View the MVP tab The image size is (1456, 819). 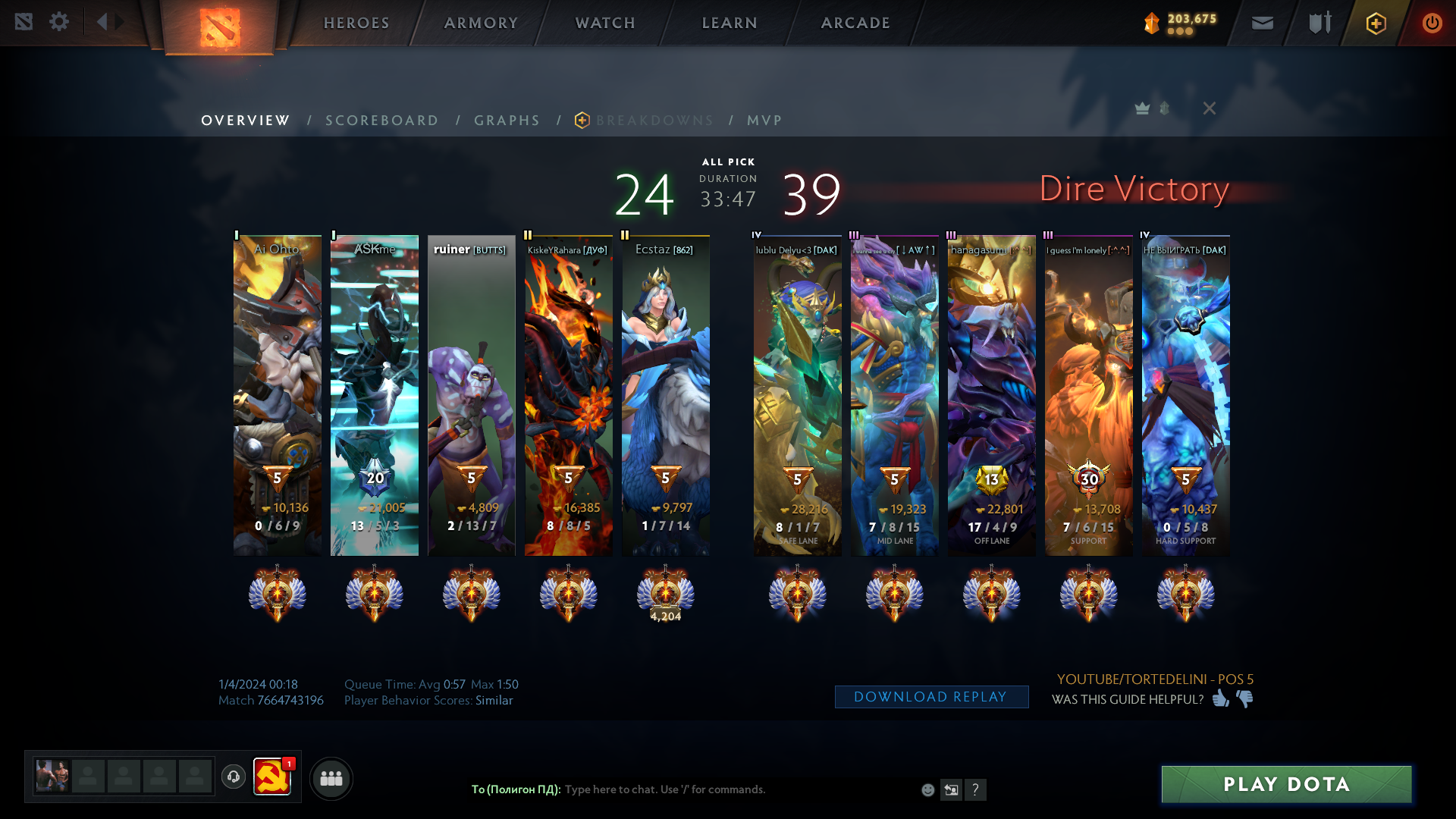click(764, 121)
